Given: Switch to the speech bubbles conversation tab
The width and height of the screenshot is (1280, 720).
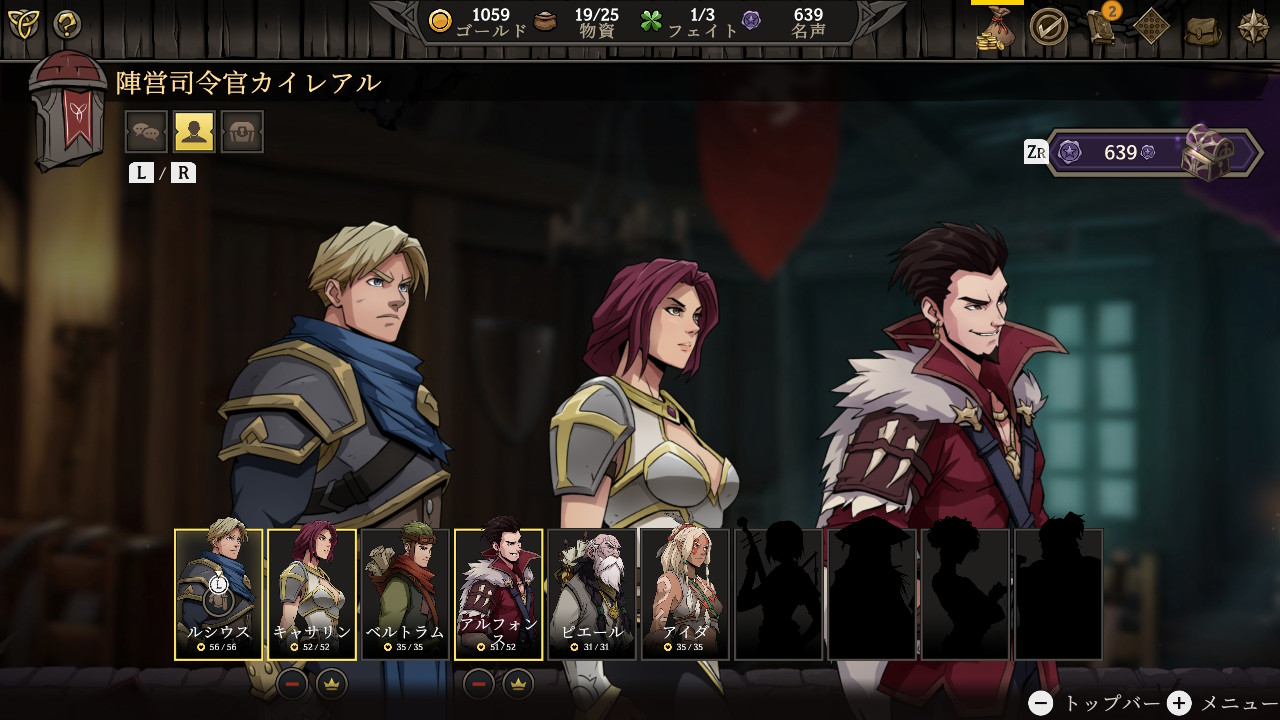Looking at the screenshot, I should pos(146,131).
